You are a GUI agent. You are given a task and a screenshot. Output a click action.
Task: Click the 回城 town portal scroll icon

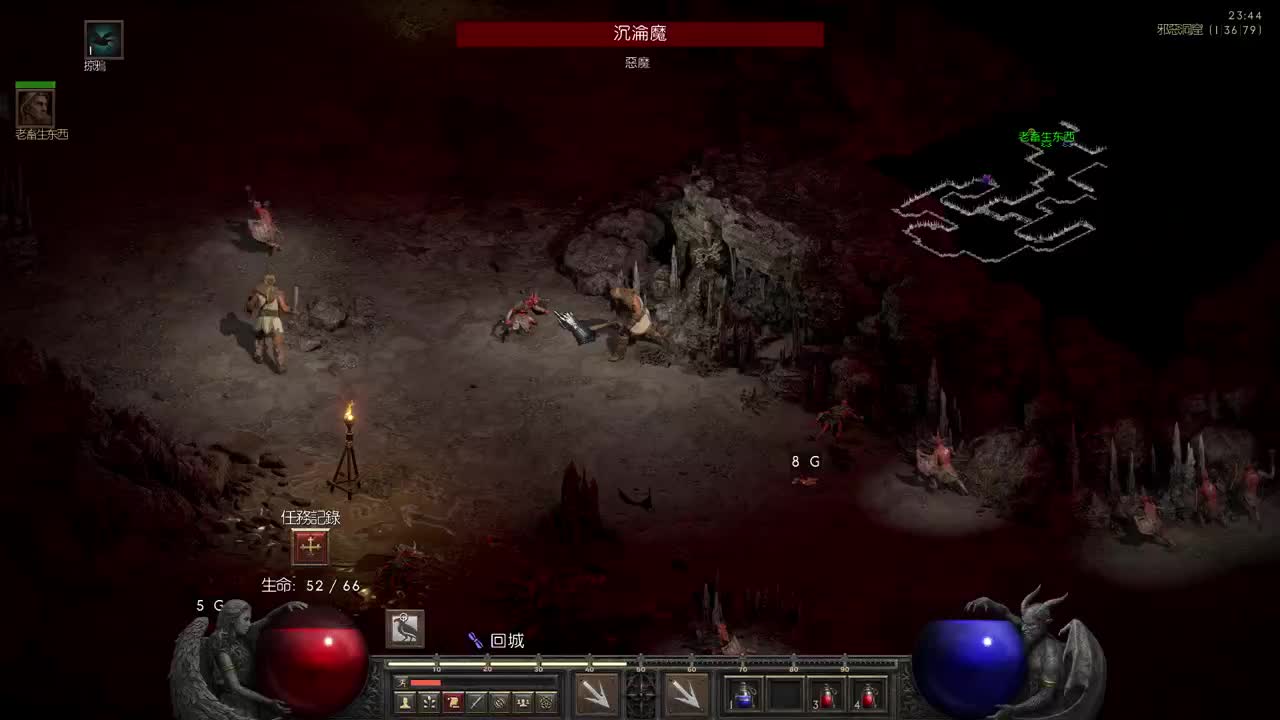(x=475, y=641)
